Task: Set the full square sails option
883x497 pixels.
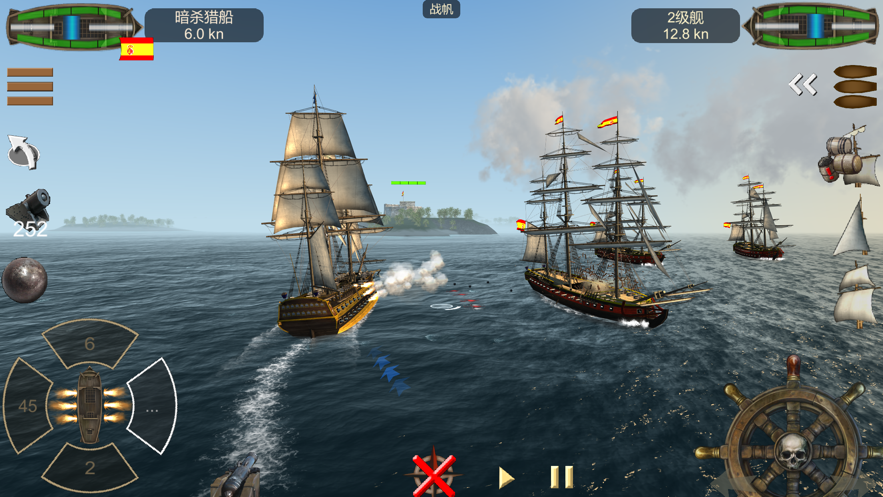Action: pos(855,295)
